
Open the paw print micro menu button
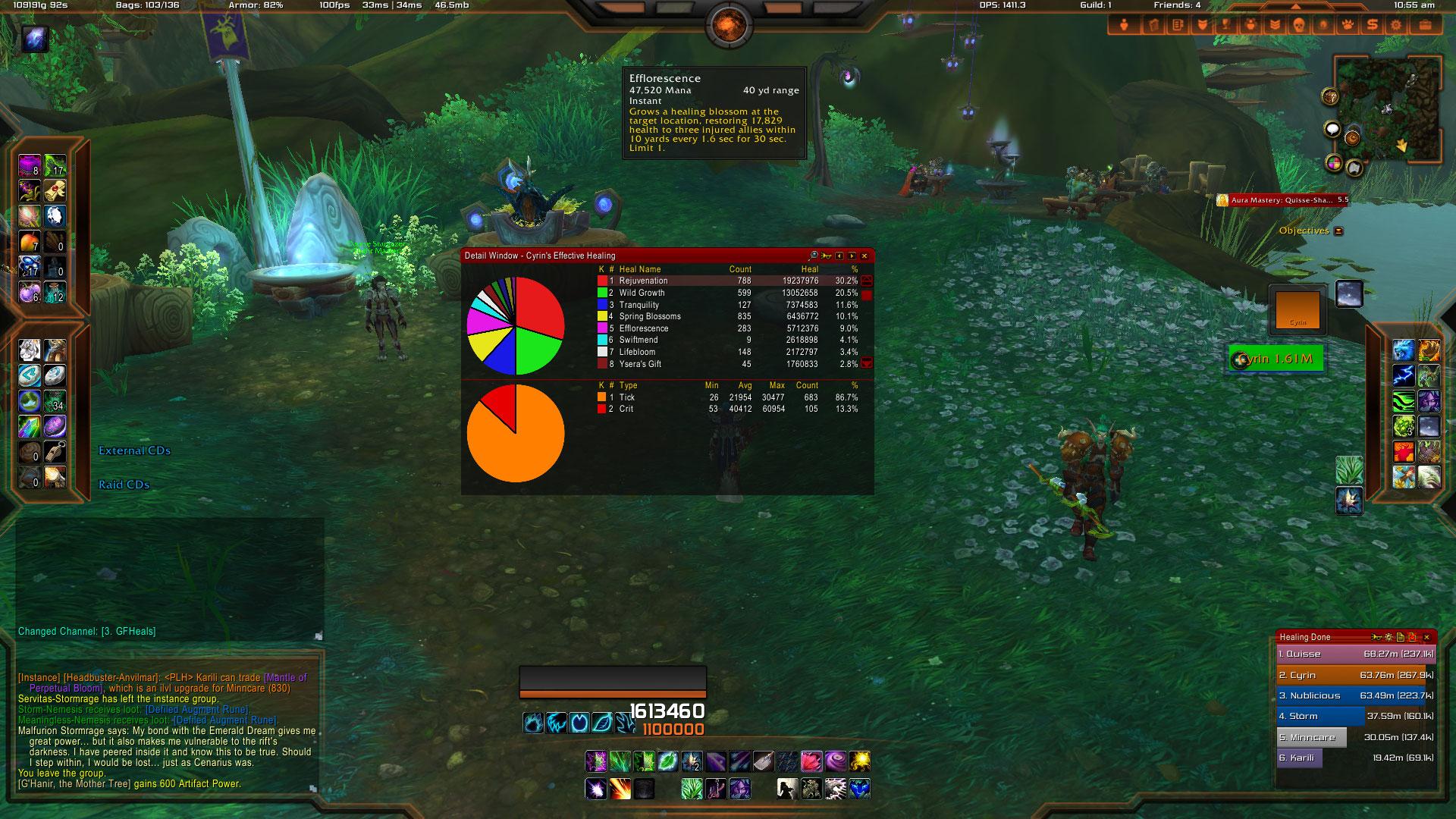click(x=1348, y=25)
